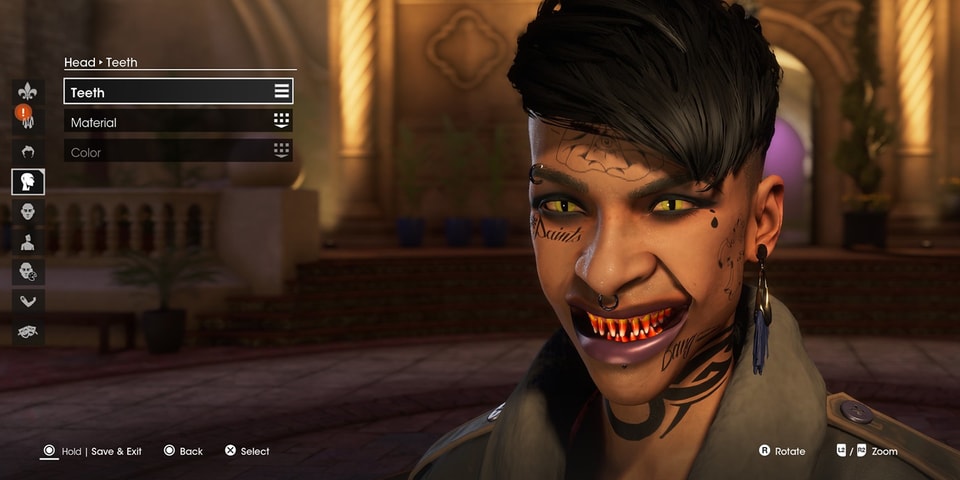Open the body torso category icon
Screen dimensions: 960x480
click(28, 241)
